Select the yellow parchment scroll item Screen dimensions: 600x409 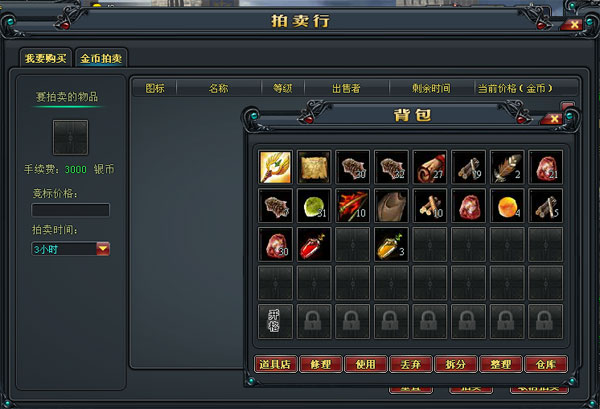click(x=314, y=166)
